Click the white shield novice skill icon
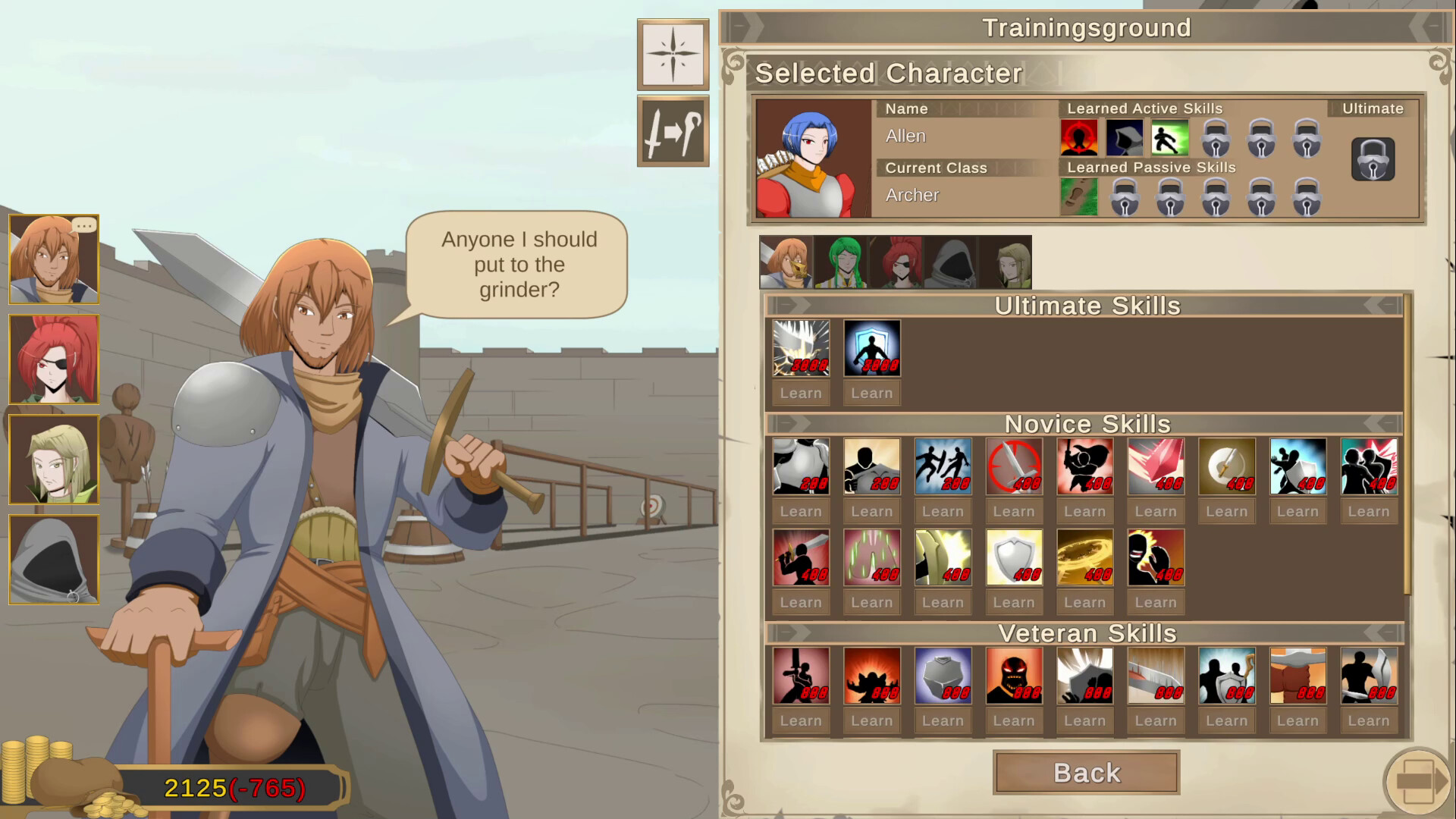The height and width of the screenshot is (819, 1456). click(1014, 557)
